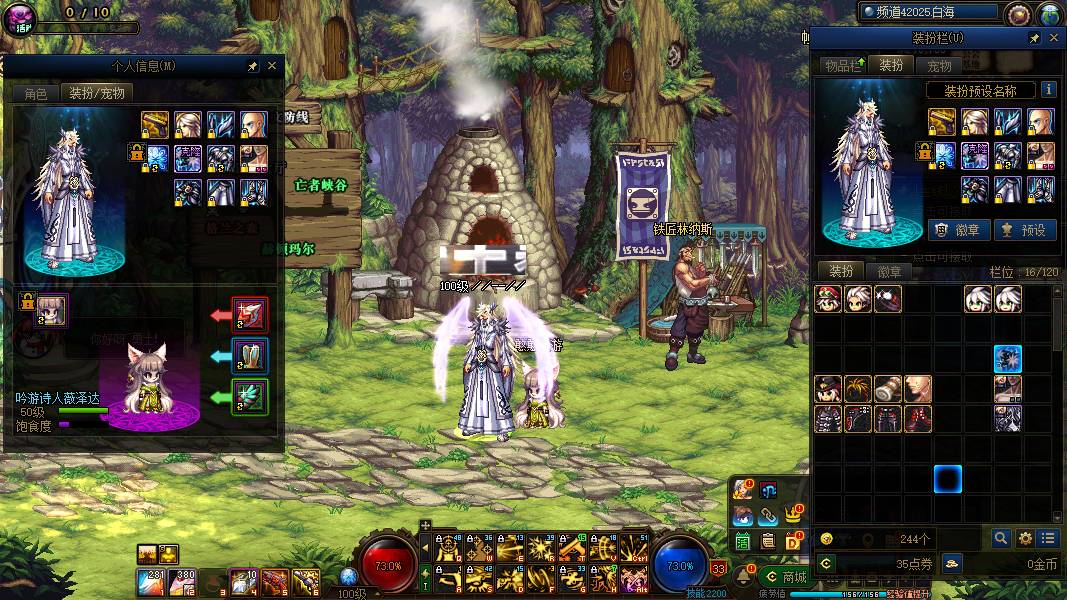Click the magnifying glass search button
Screen dimensions: 1067x600
click(1001, 538)
